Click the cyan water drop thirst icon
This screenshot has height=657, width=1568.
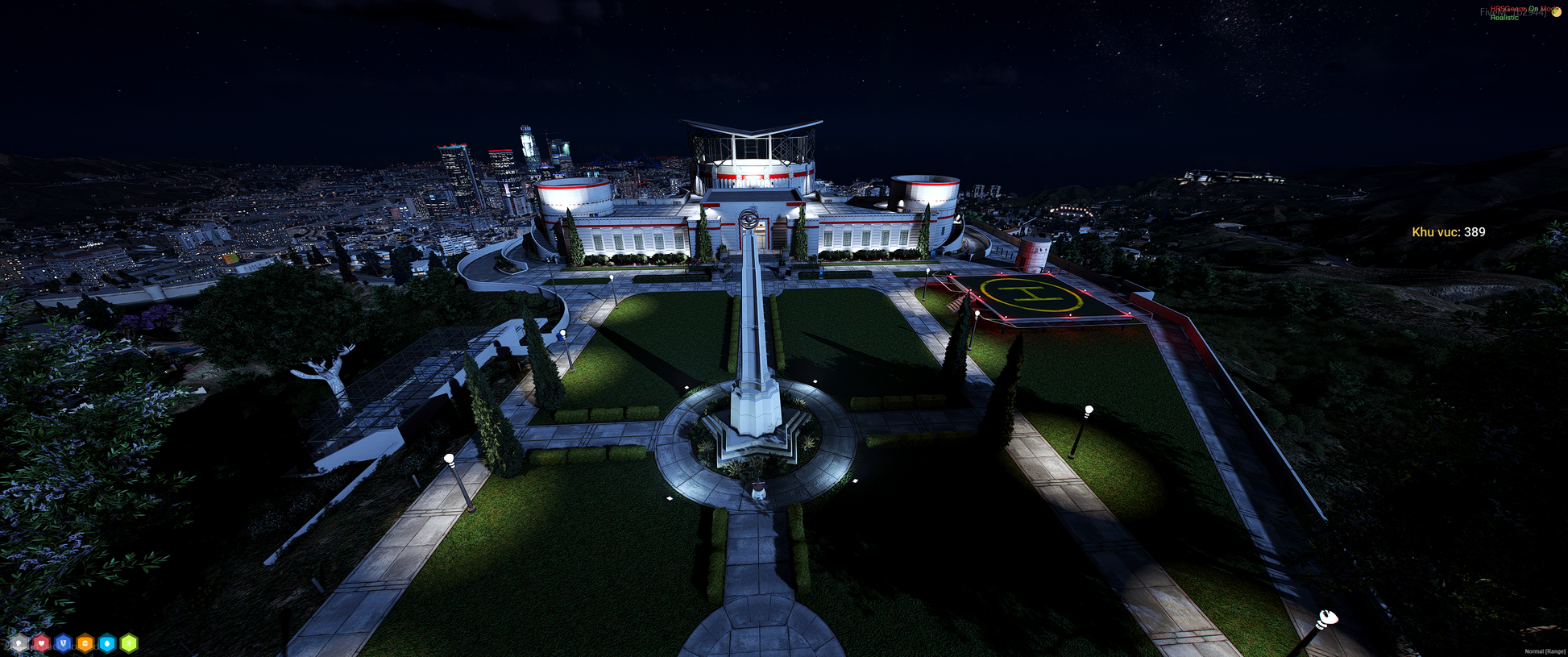tap(106, 643)
